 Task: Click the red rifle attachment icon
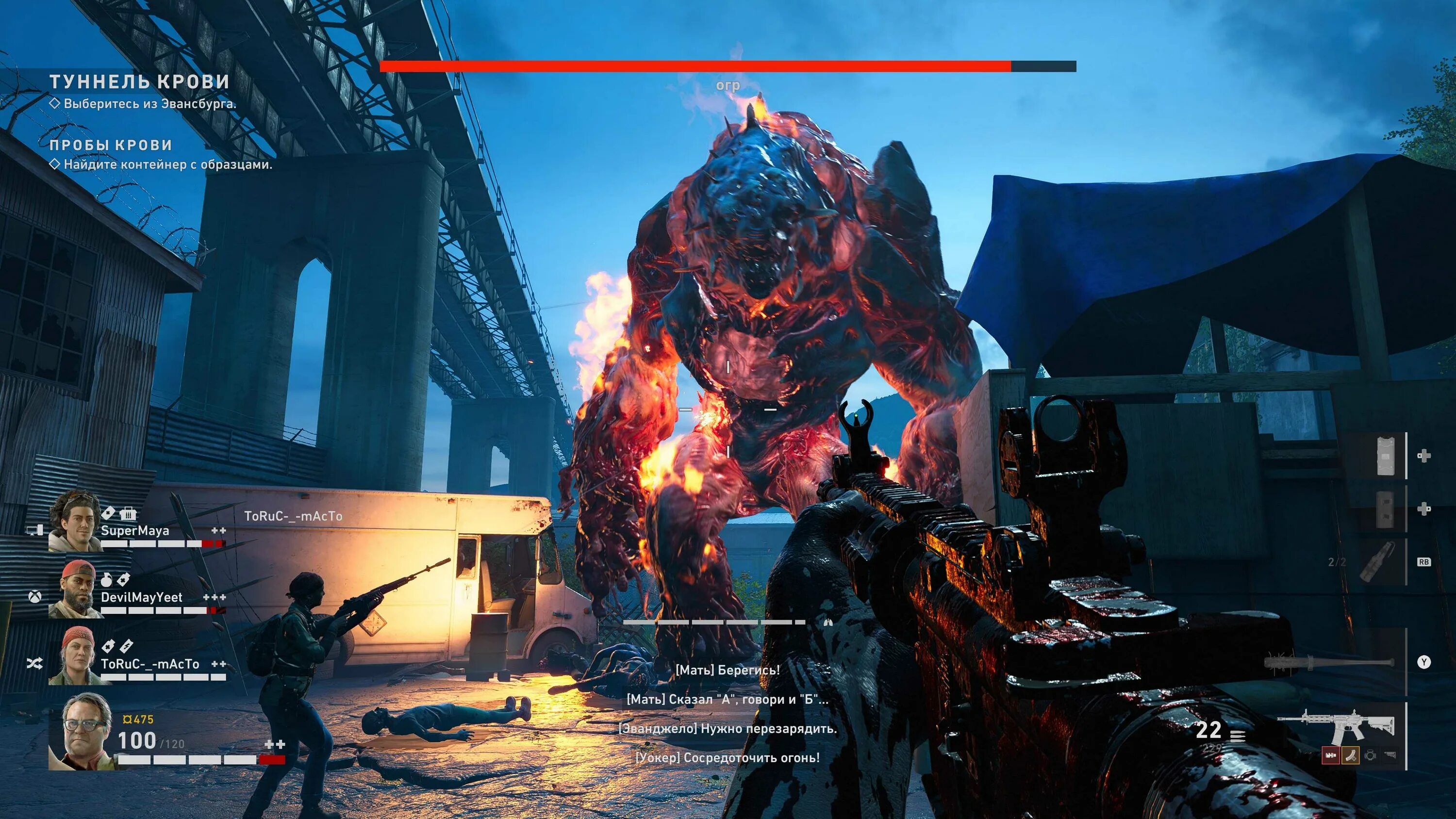tap(1330, 754)
